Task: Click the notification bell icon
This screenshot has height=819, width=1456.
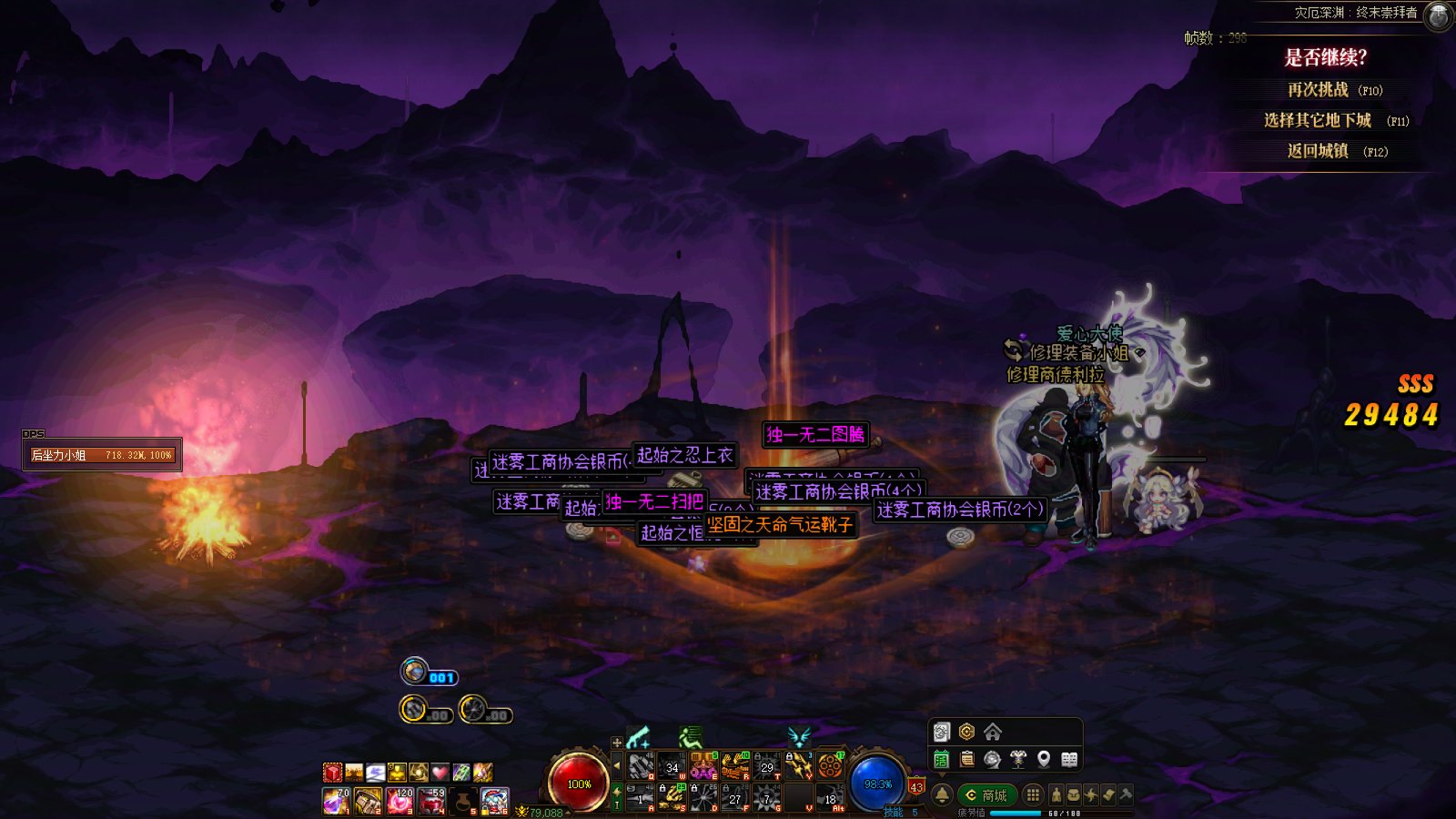Action: [x=942, y=794]
